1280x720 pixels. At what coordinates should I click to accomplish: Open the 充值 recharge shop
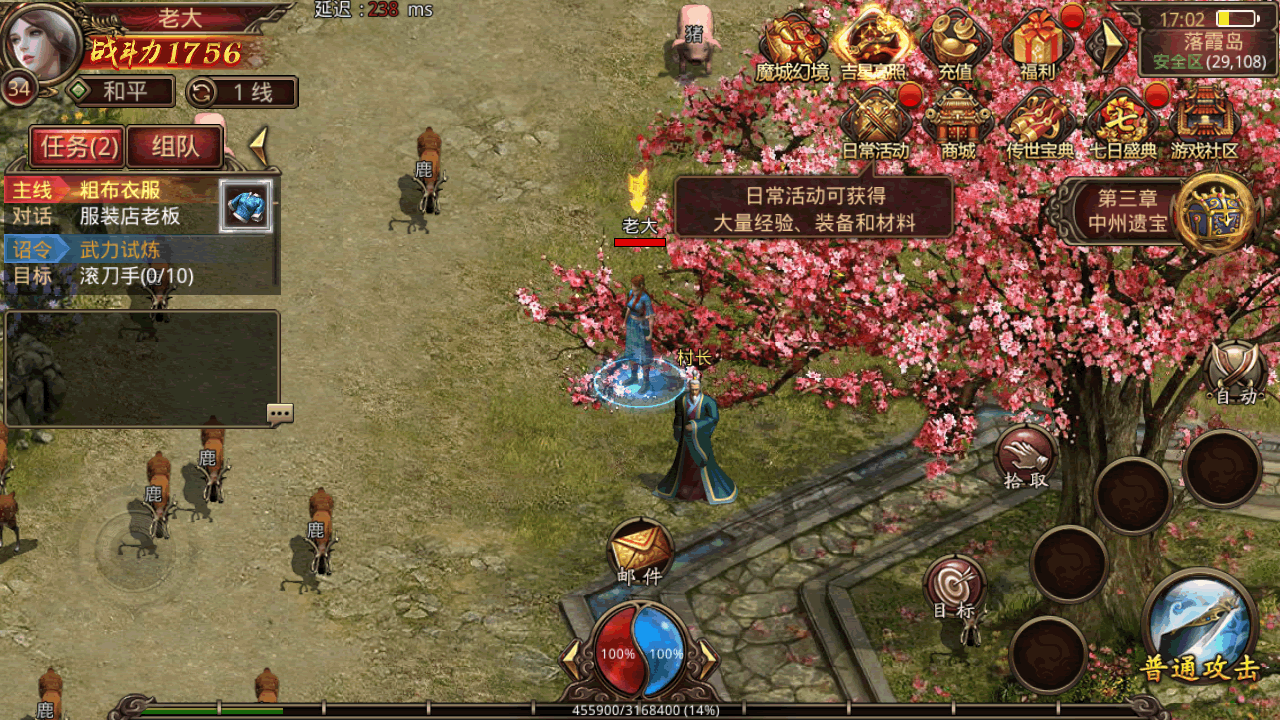[x=955, y=45]
